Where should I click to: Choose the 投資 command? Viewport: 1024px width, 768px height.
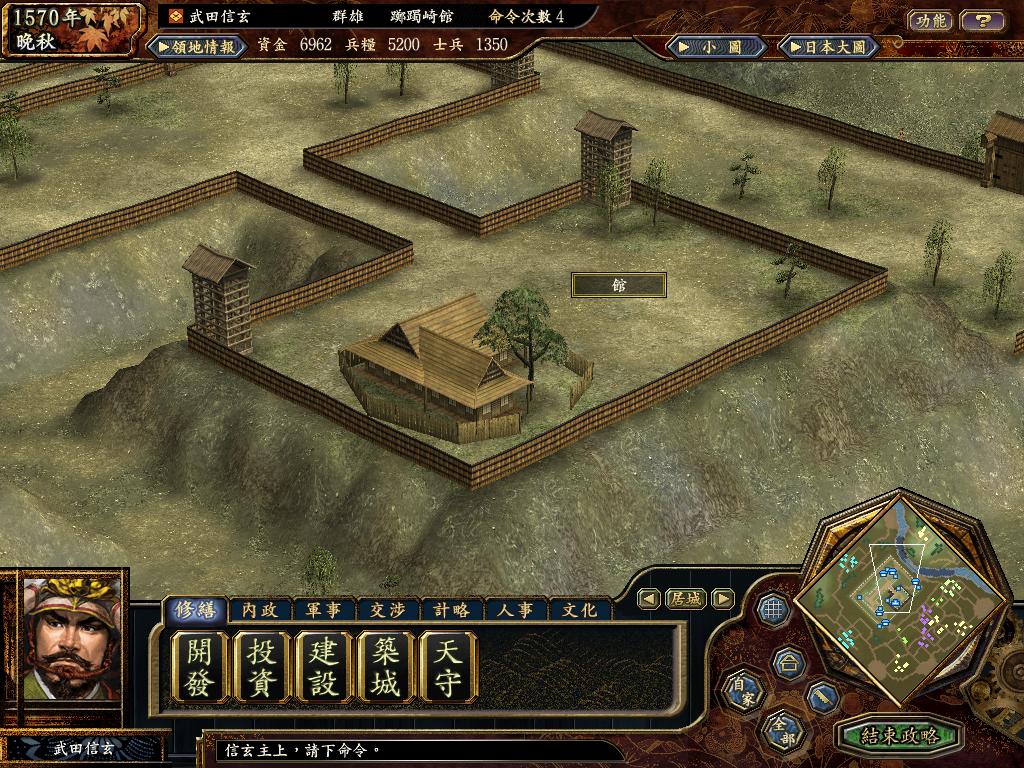262,668
